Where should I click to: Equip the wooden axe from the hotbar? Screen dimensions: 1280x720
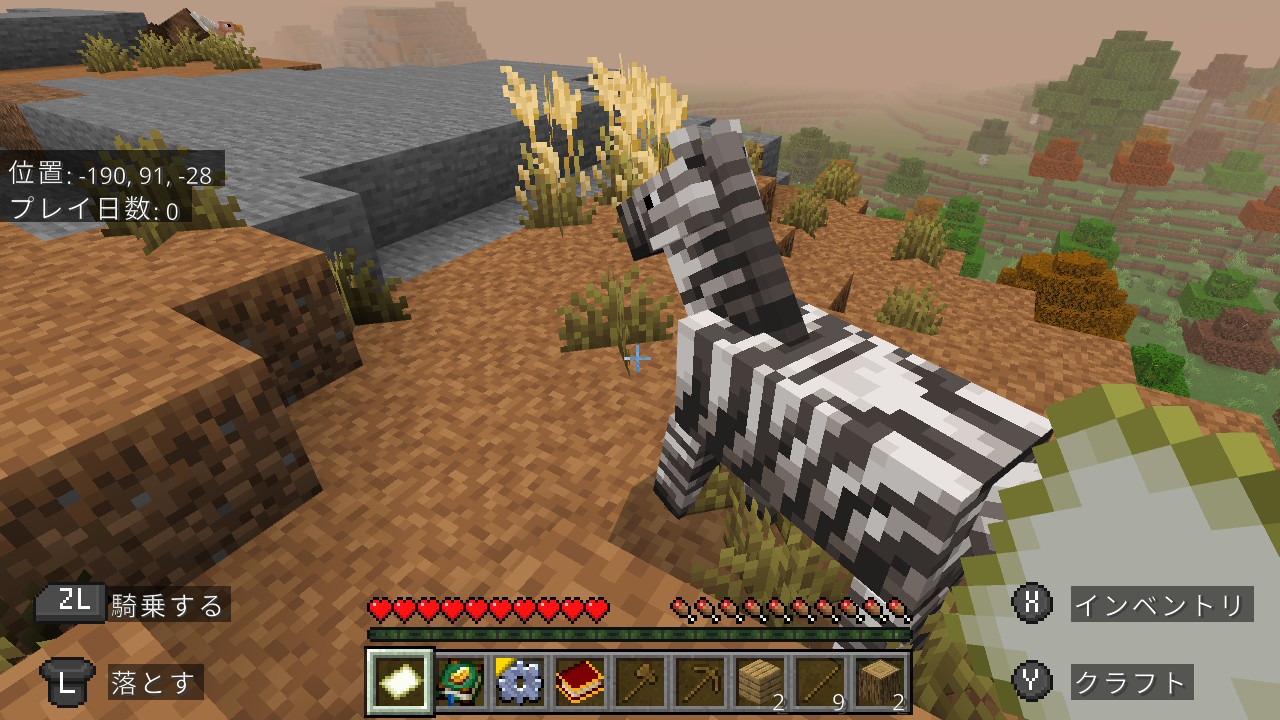coord(640,683)
